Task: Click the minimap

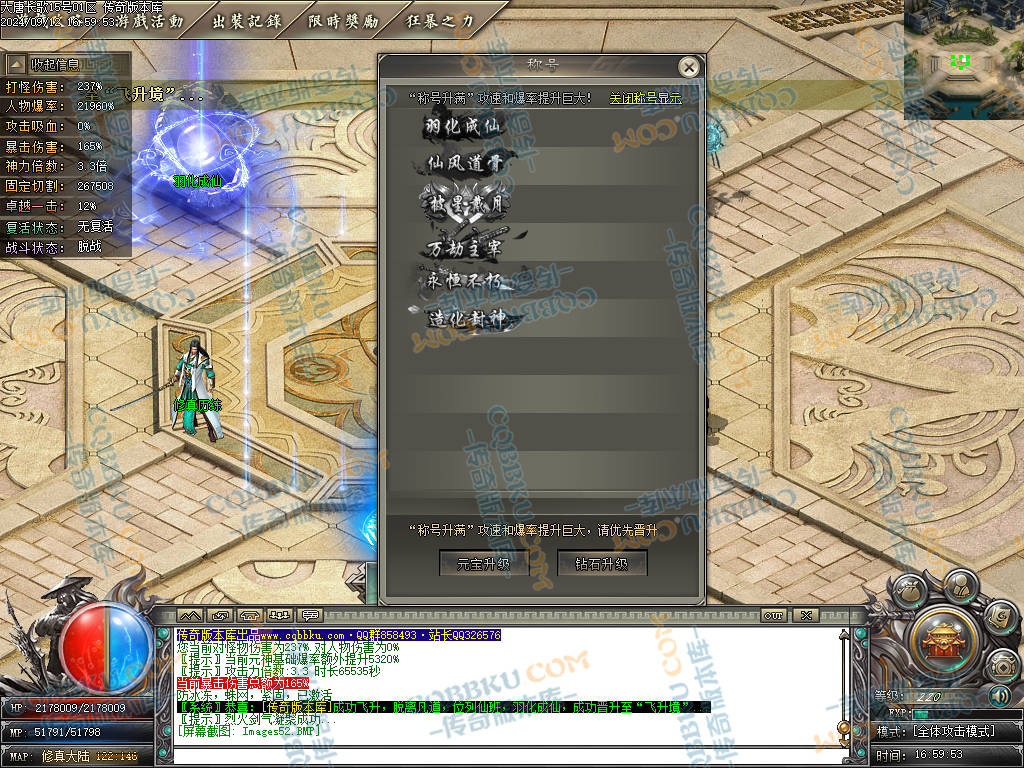Action: click(963, 60)
